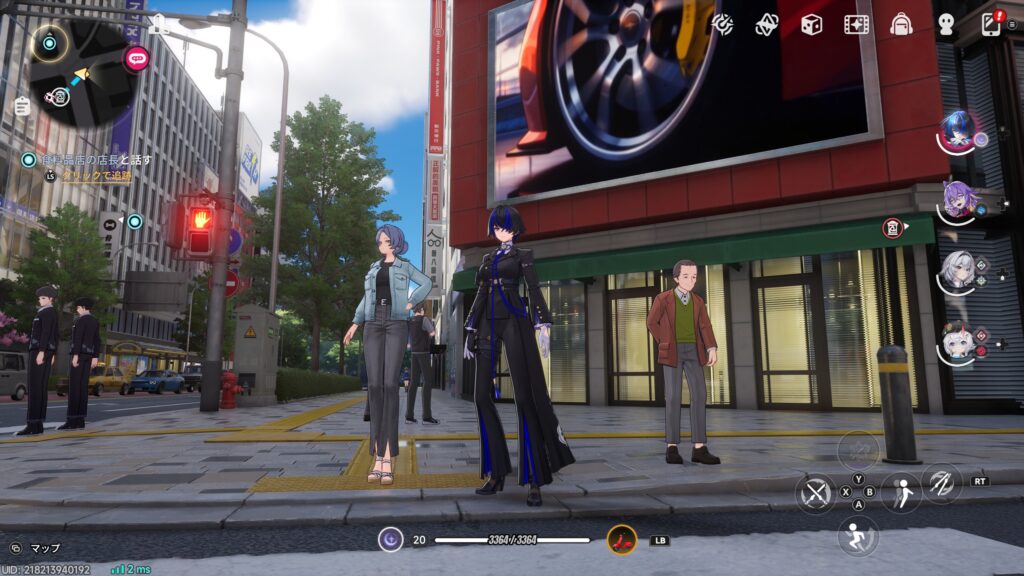Image resolution: width=1024 pixels, height=576 pixels.
Task: Open the backpack inventory
Action: click(x=901, y=25)
